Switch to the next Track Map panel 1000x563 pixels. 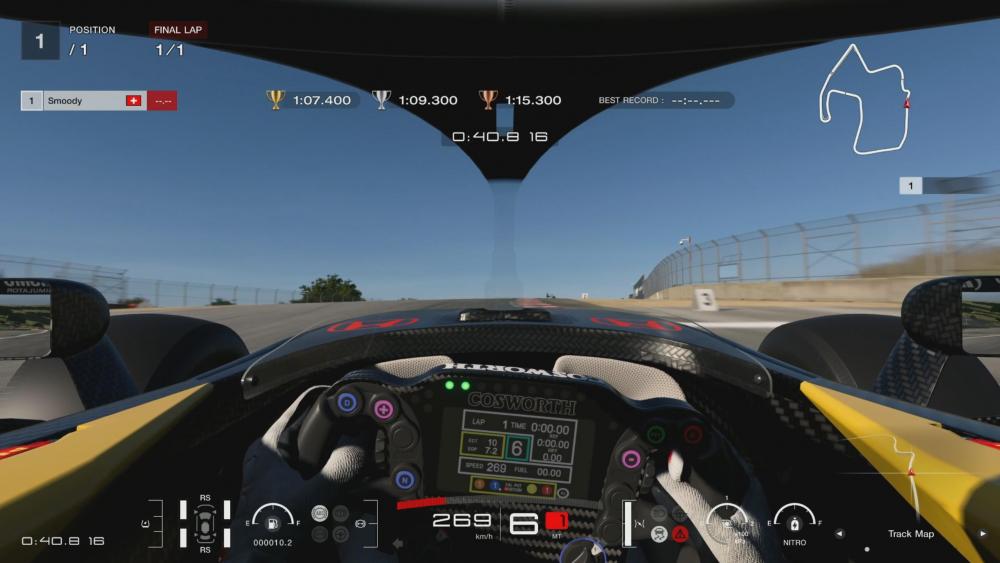[982, 534]
